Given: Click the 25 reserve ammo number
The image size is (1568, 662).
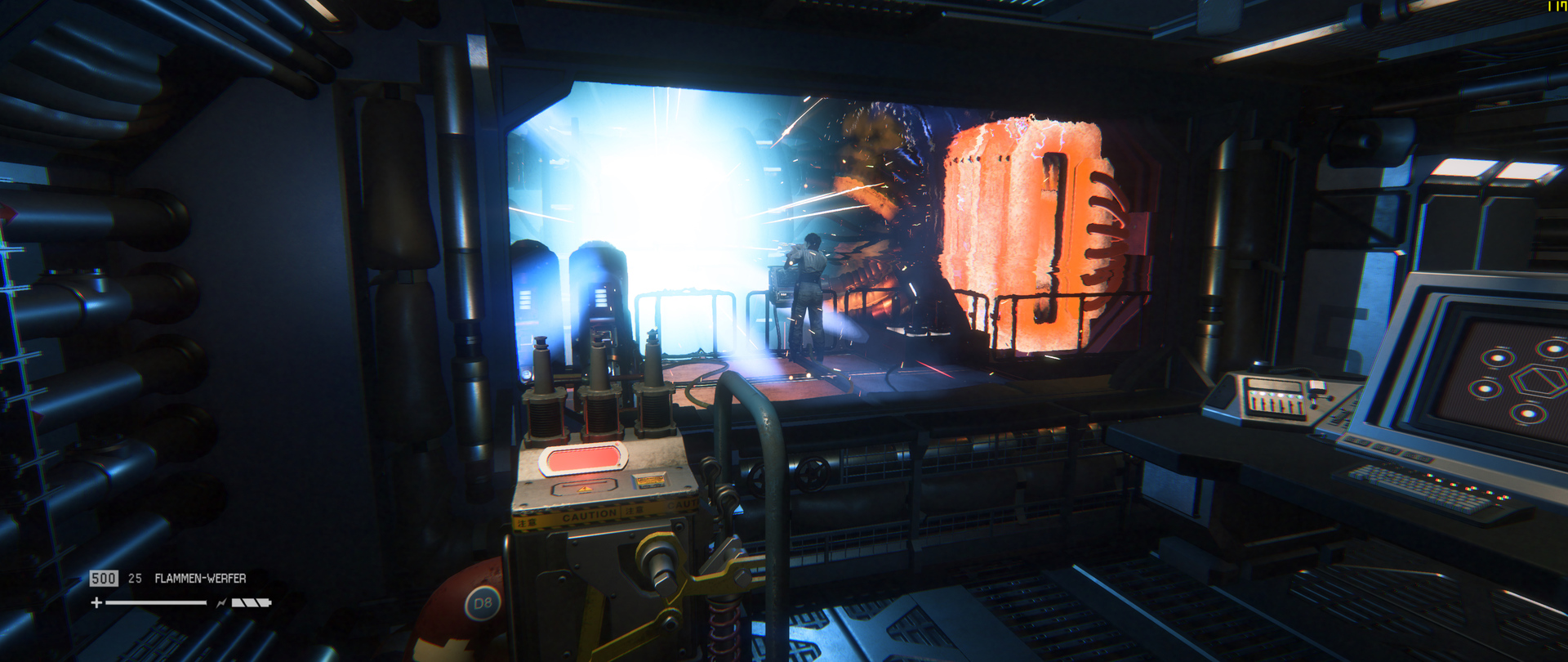Looking at the screenshot, I should (136, 578).
